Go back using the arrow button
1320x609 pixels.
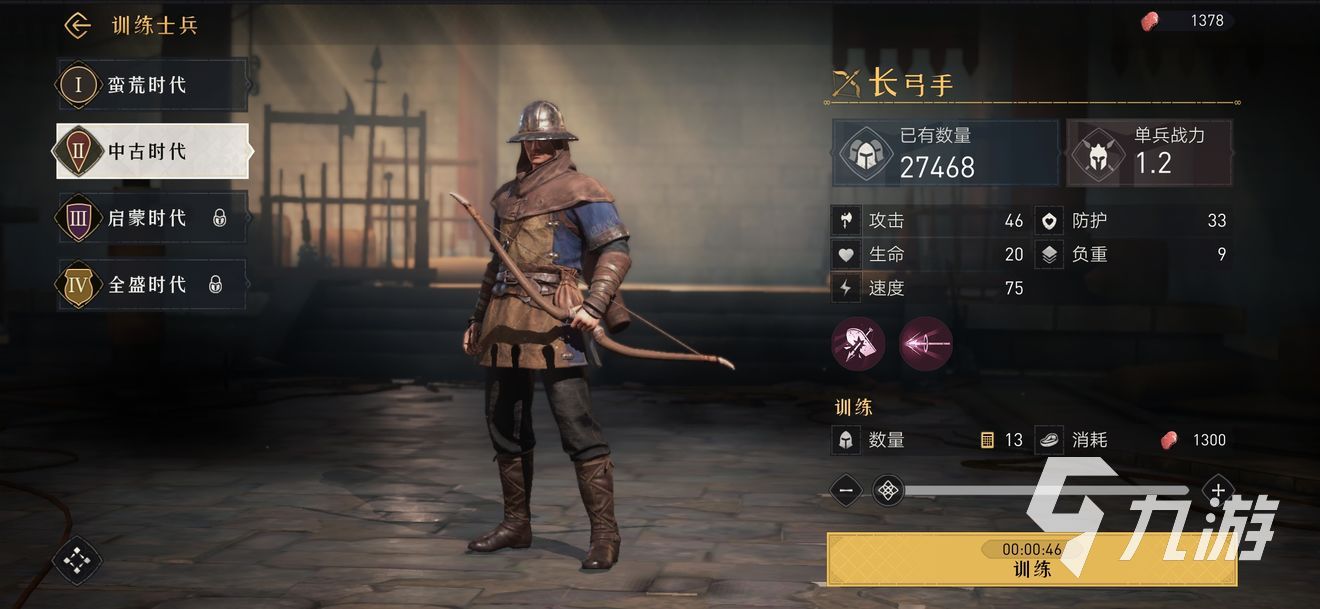(77, 26)
